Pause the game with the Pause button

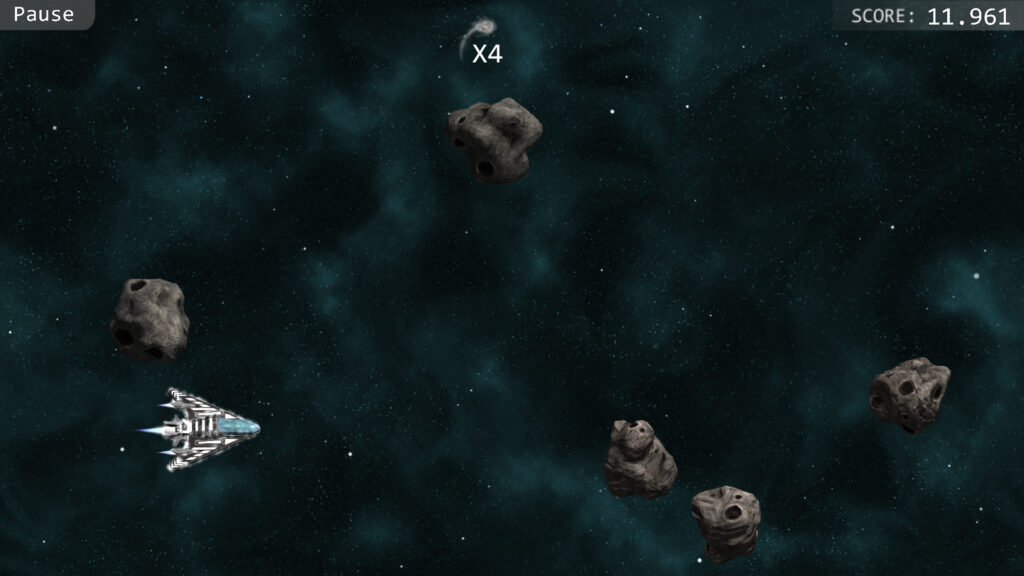[x=44, y=14]
